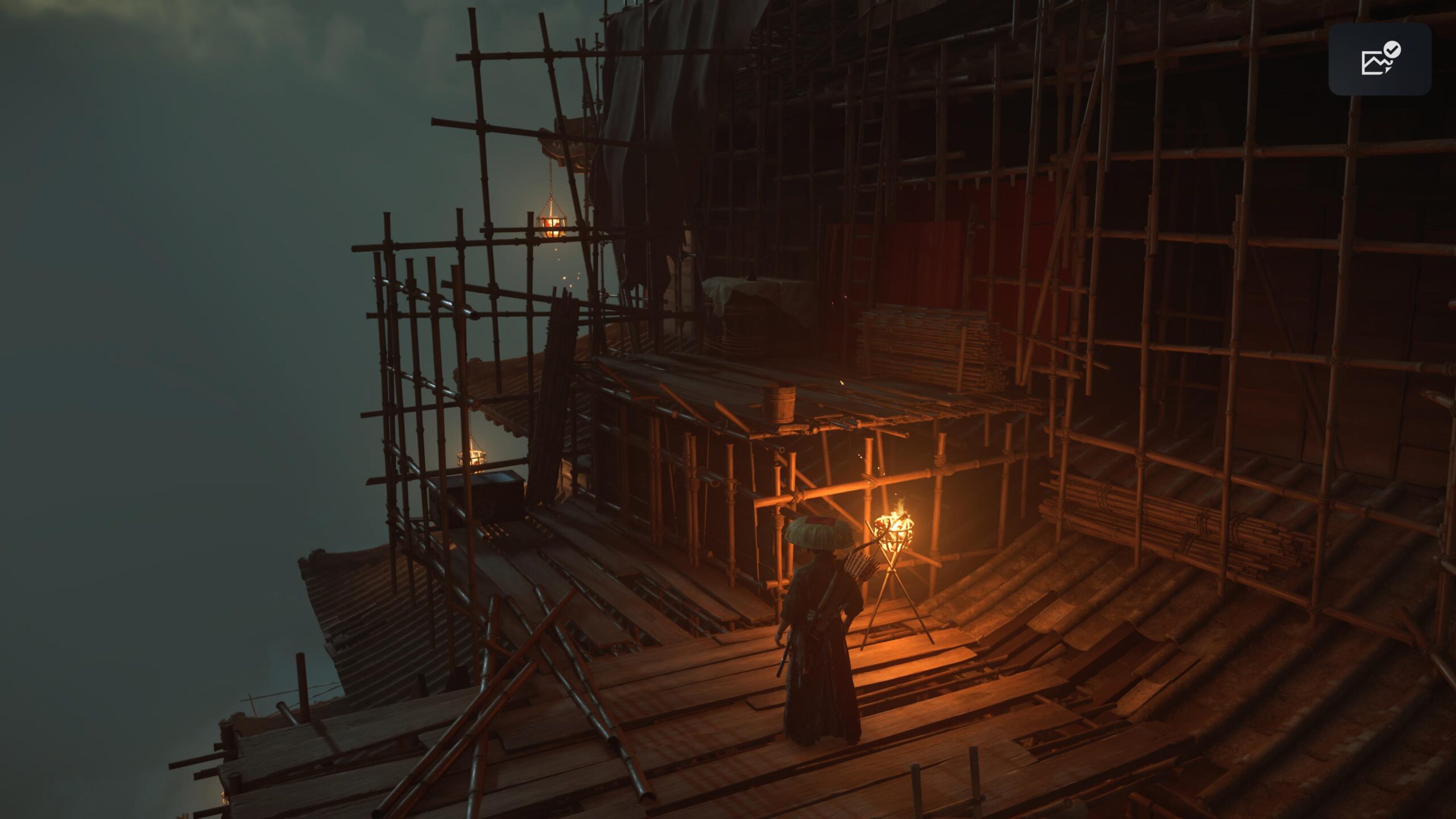
Task: Open the screenshot saved notification
Action: coord(1379,59)
